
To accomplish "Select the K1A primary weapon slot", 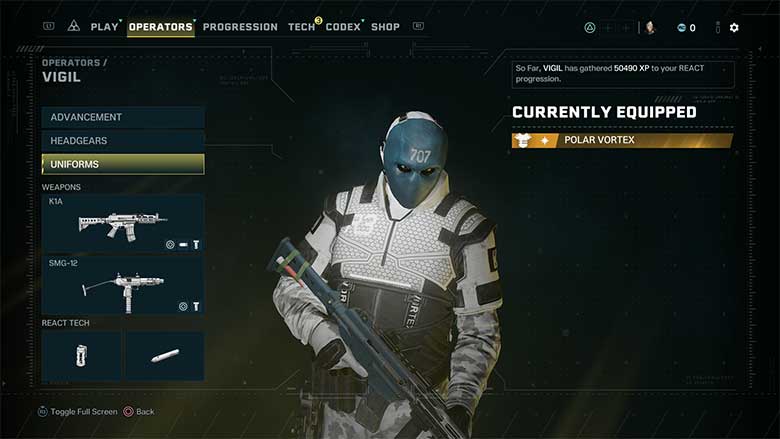I will [x=123, y=223].
